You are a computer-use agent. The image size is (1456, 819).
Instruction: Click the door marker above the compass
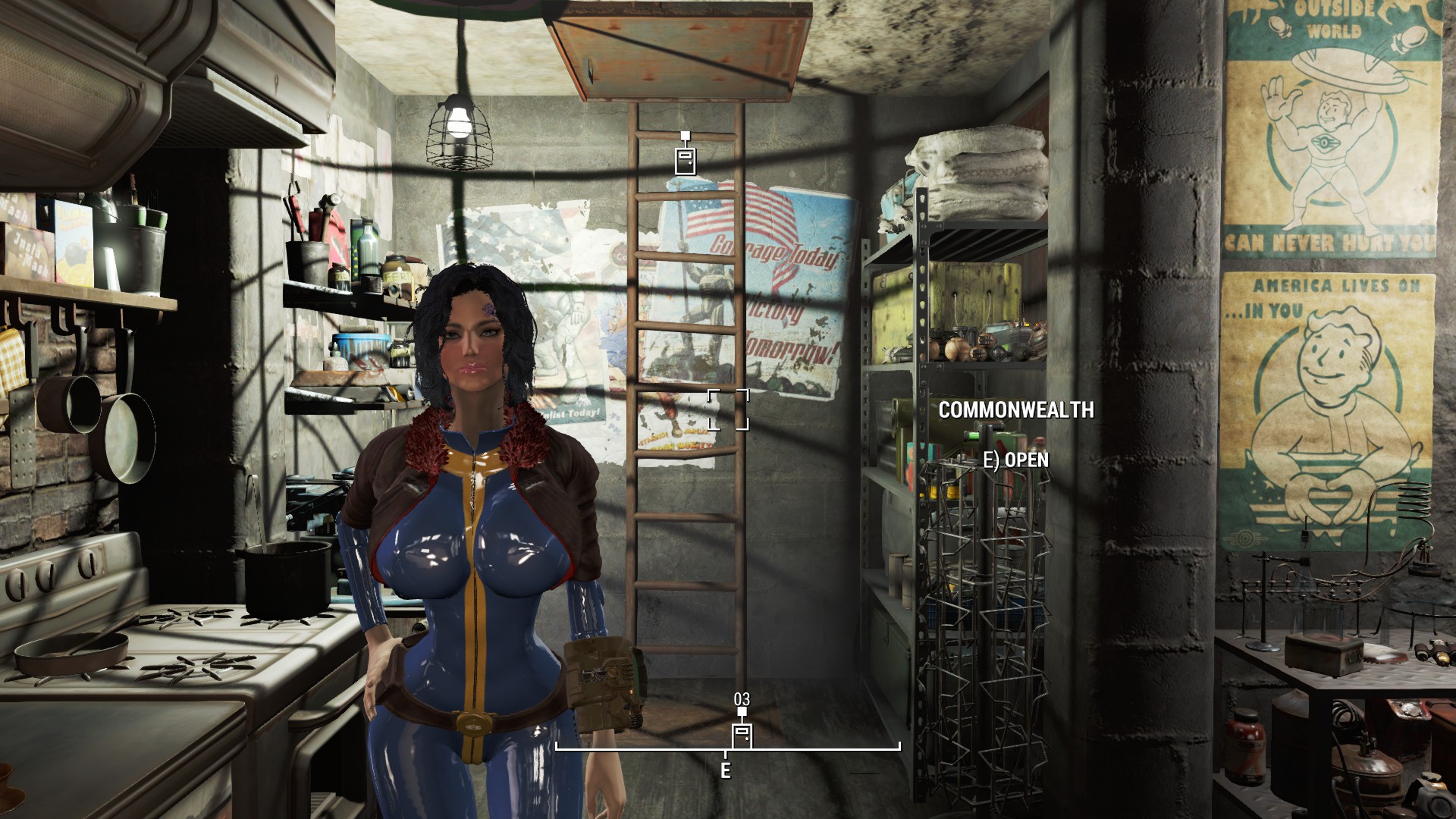point(742,736)
